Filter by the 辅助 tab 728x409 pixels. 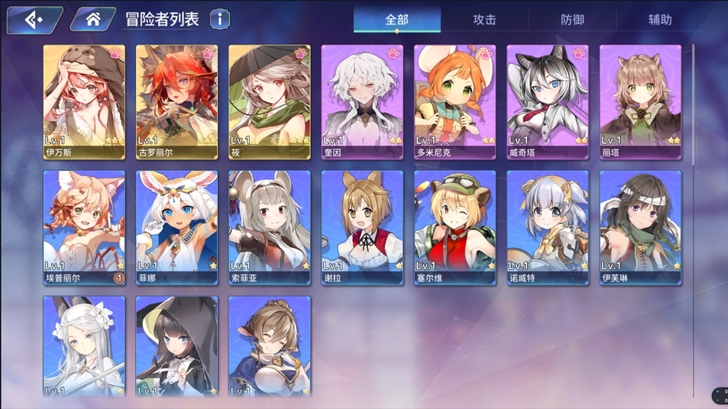click(660, 20)
